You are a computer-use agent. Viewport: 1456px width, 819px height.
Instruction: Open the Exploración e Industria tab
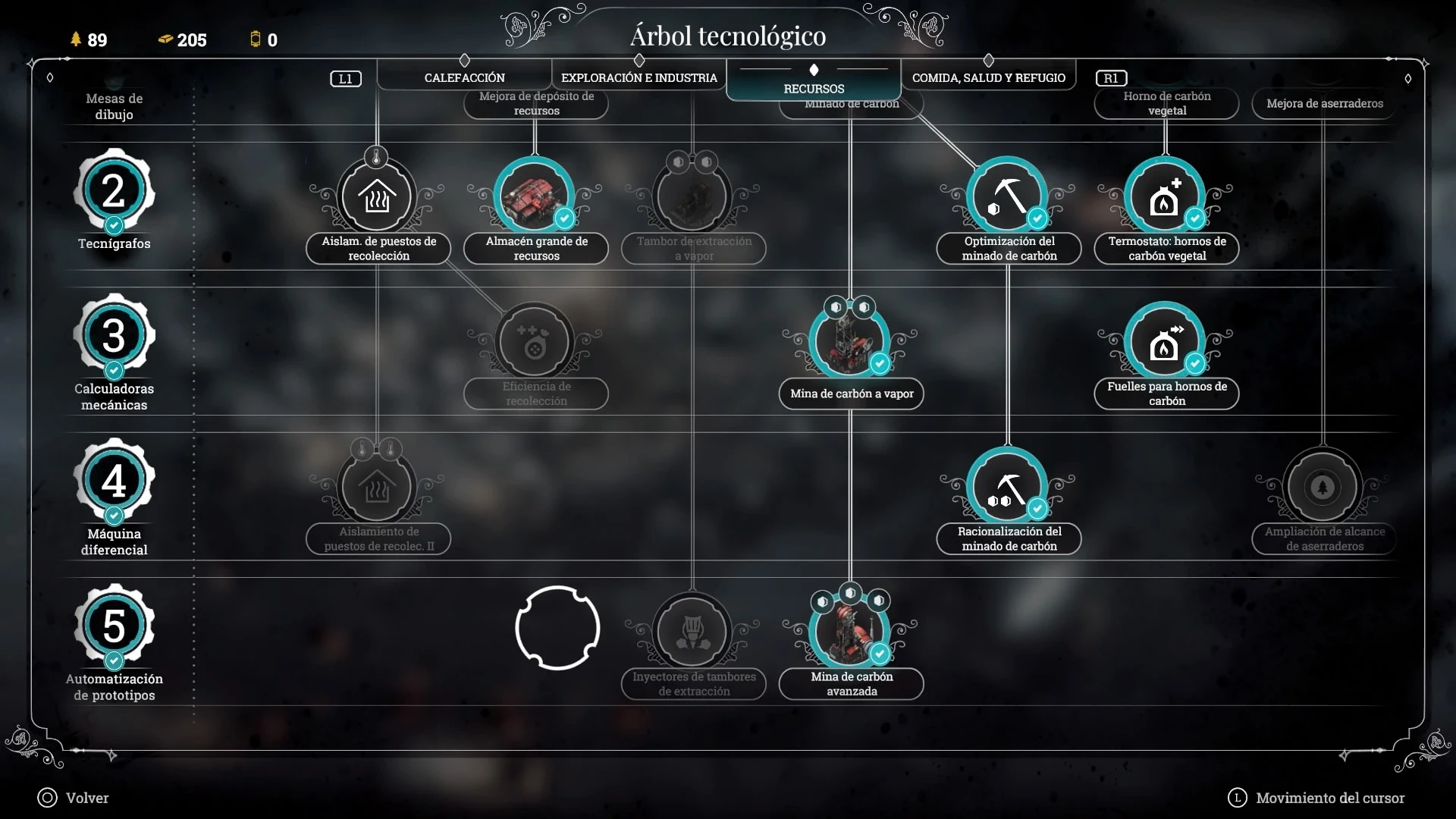pos(639,77)
